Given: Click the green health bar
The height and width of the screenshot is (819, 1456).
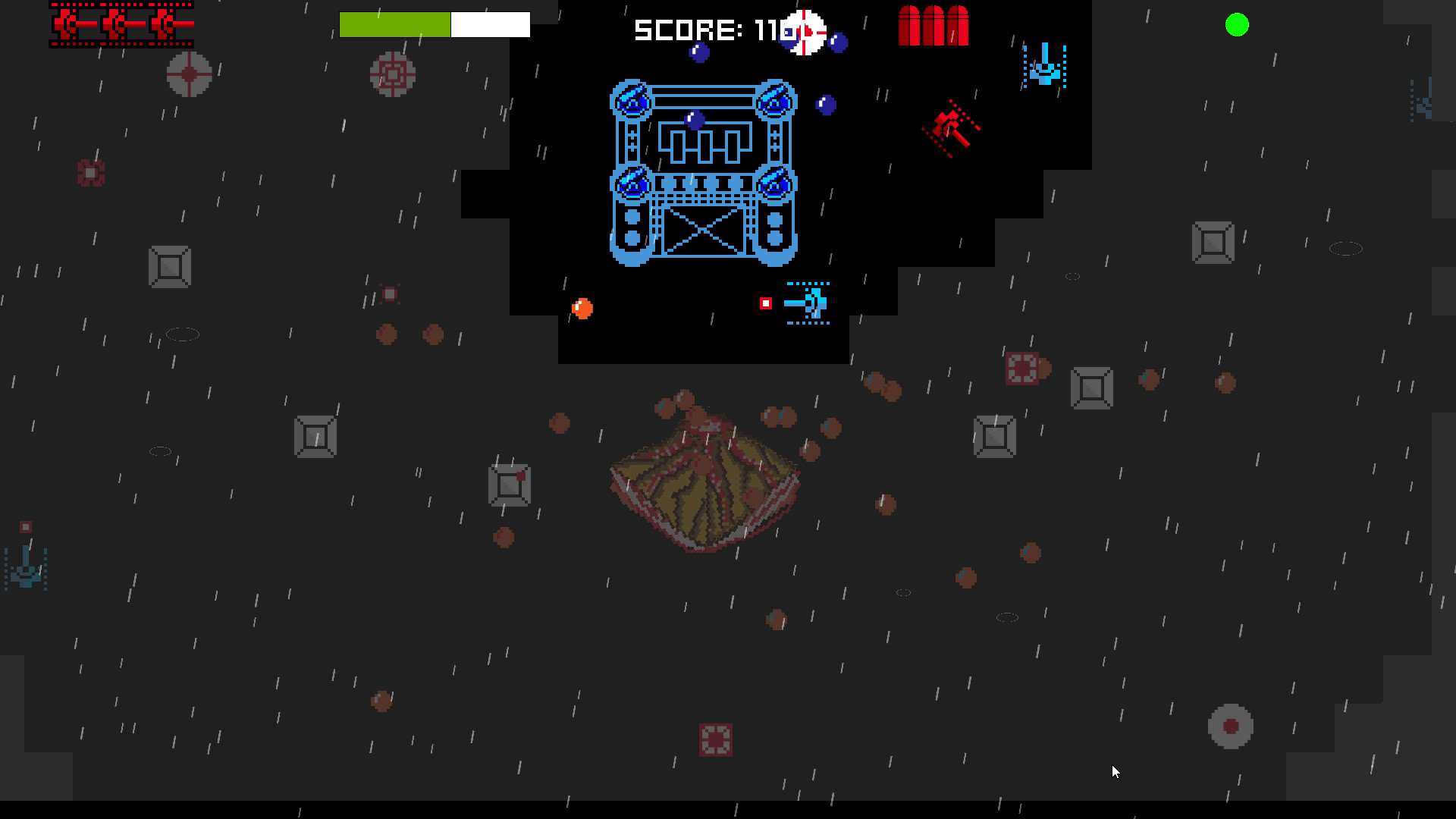Looking at the screenshot, I should point(394,24).
